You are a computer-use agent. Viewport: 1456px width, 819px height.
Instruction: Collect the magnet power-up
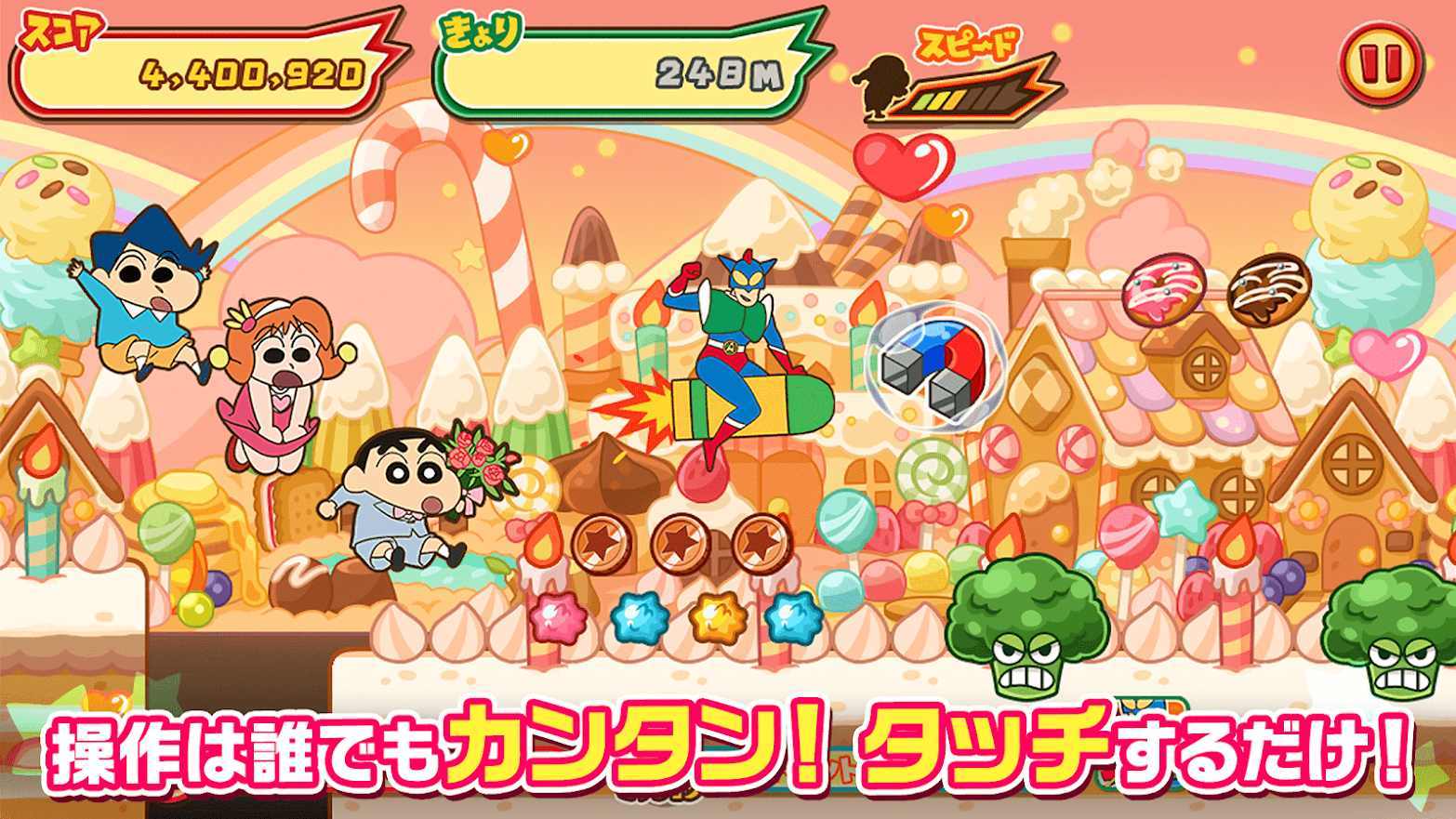[930, 372]
